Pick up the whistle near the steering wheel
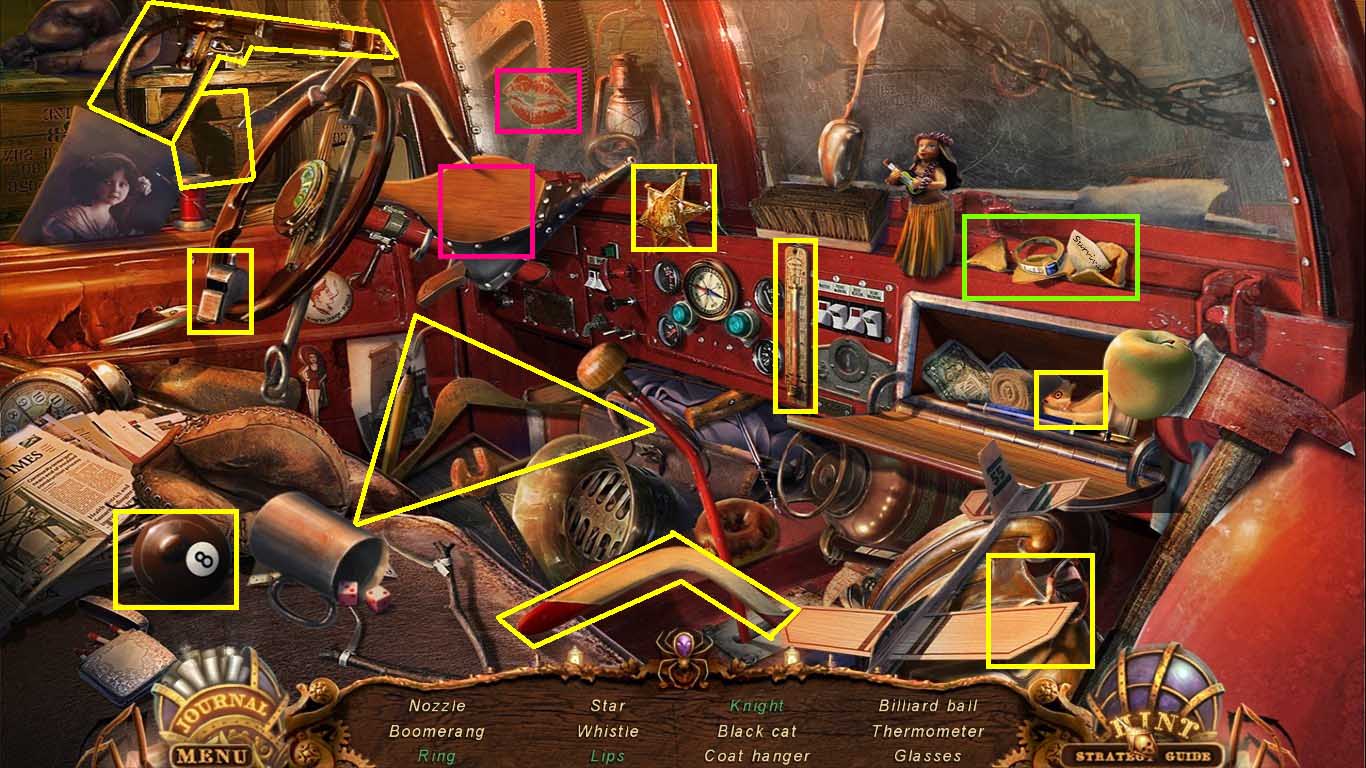1366x768 pixels. [222, 290]
